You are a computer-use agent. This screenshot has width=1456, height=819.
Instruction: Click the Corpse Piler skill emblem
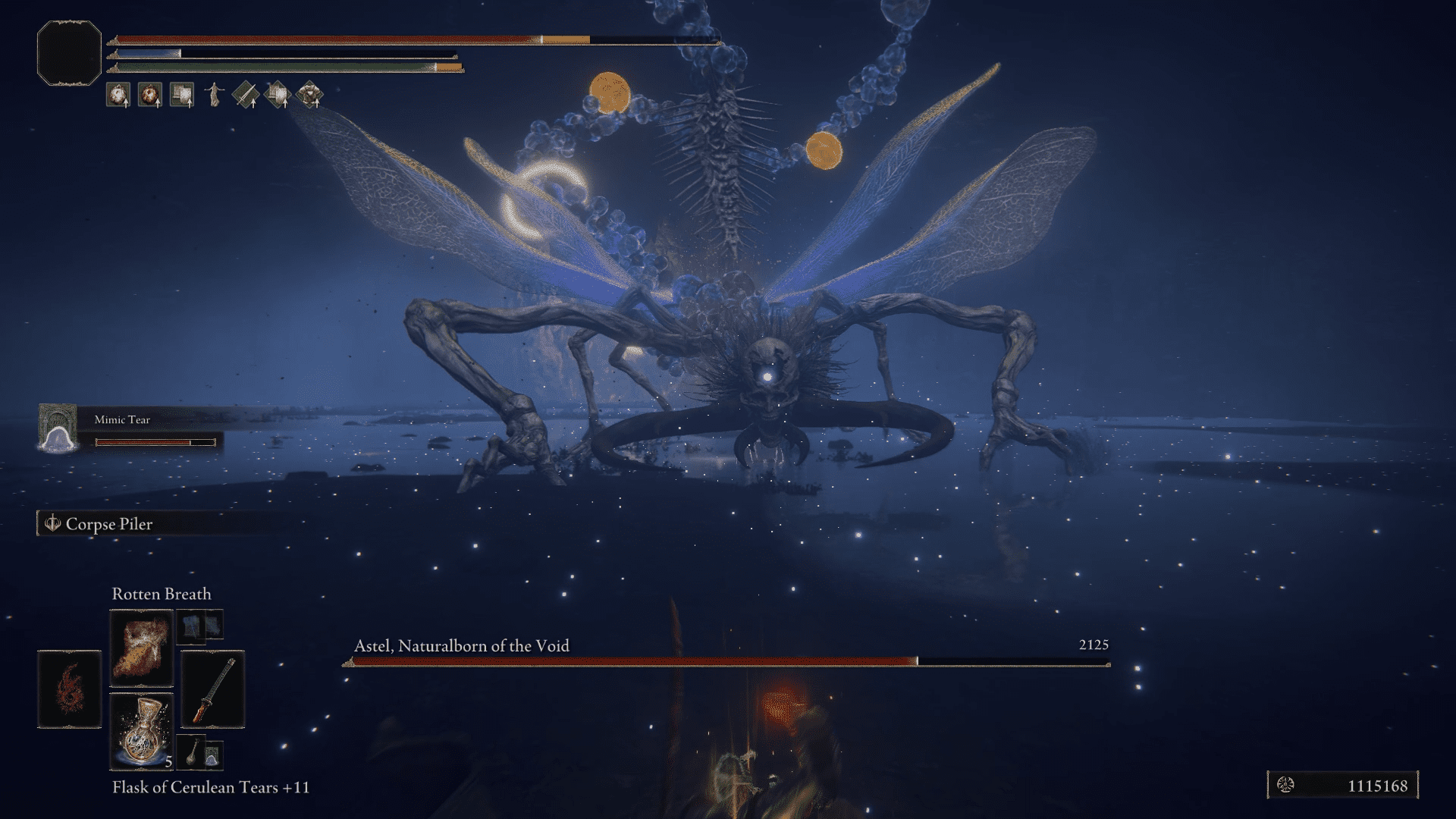coord(53,523)
